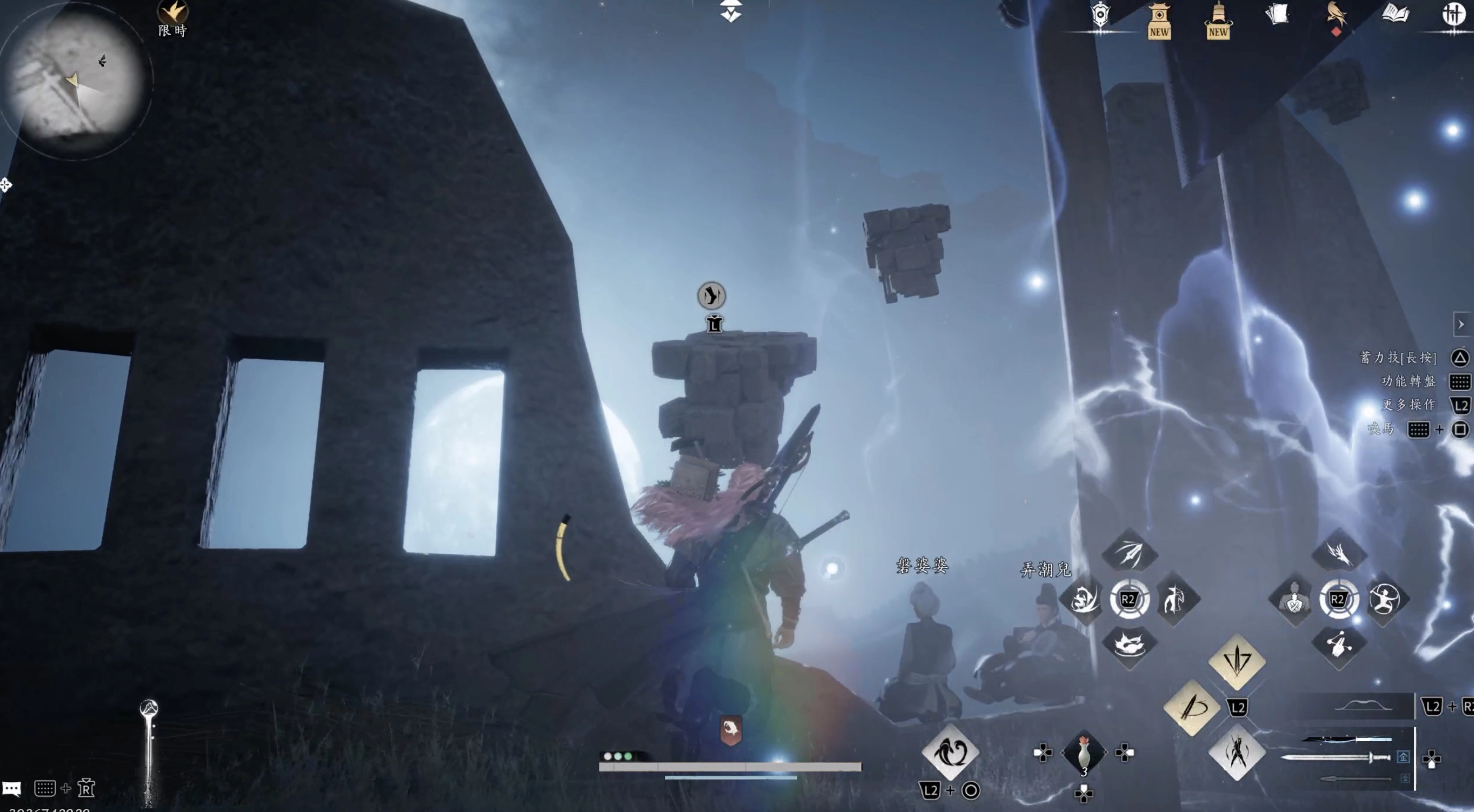Open the 限時 limited-time event icon

click(172, 17)
